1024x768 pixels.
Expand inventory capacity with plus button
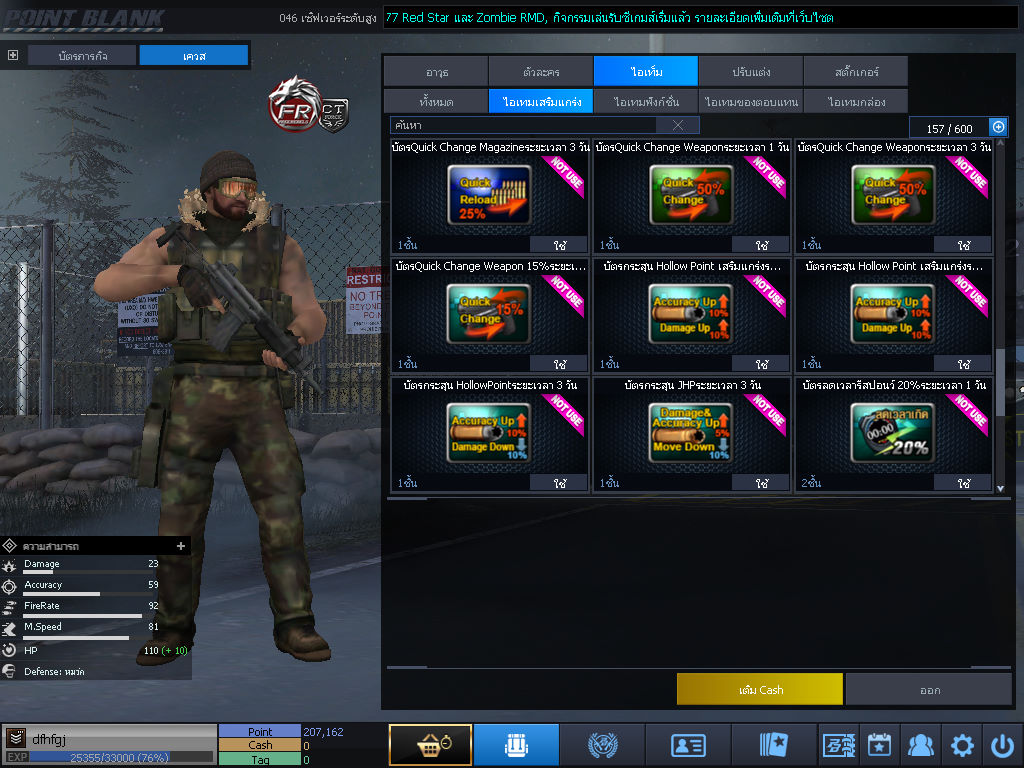click(998, 126)
